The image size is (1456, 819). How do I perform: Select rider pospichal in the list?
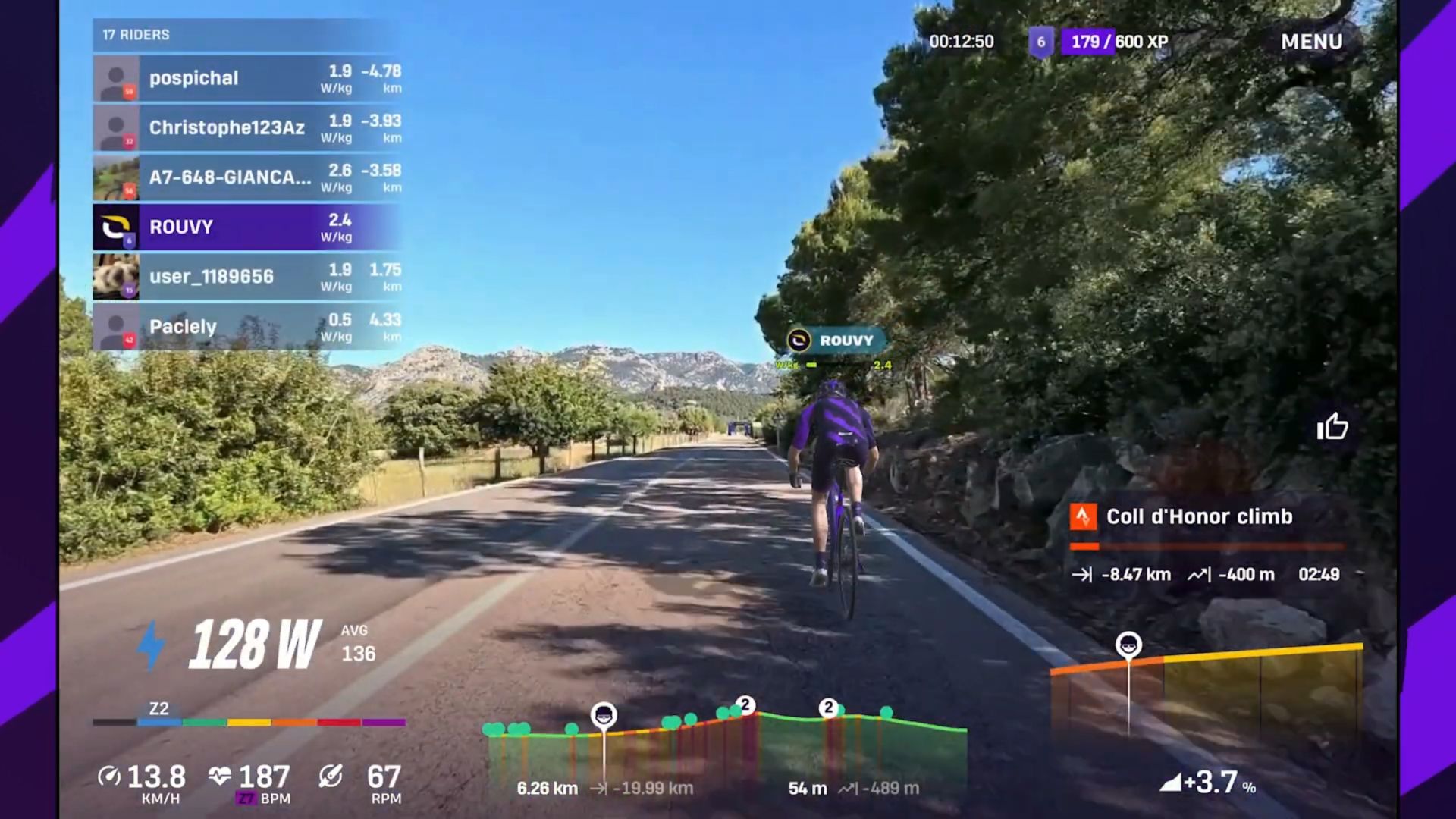(x=247, y=78)
